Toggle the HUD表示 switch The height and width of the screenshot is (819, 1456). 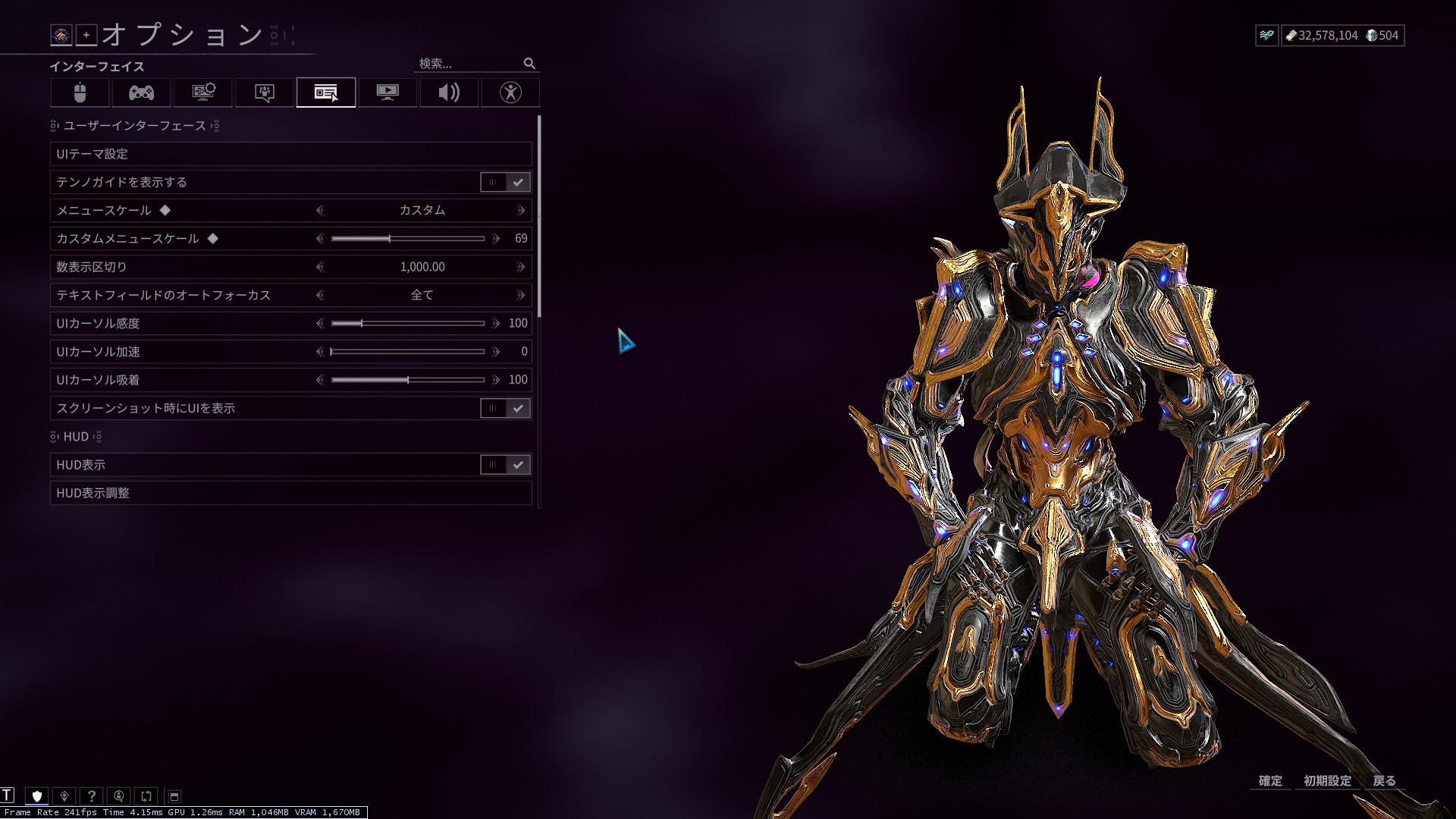[505, 465]
